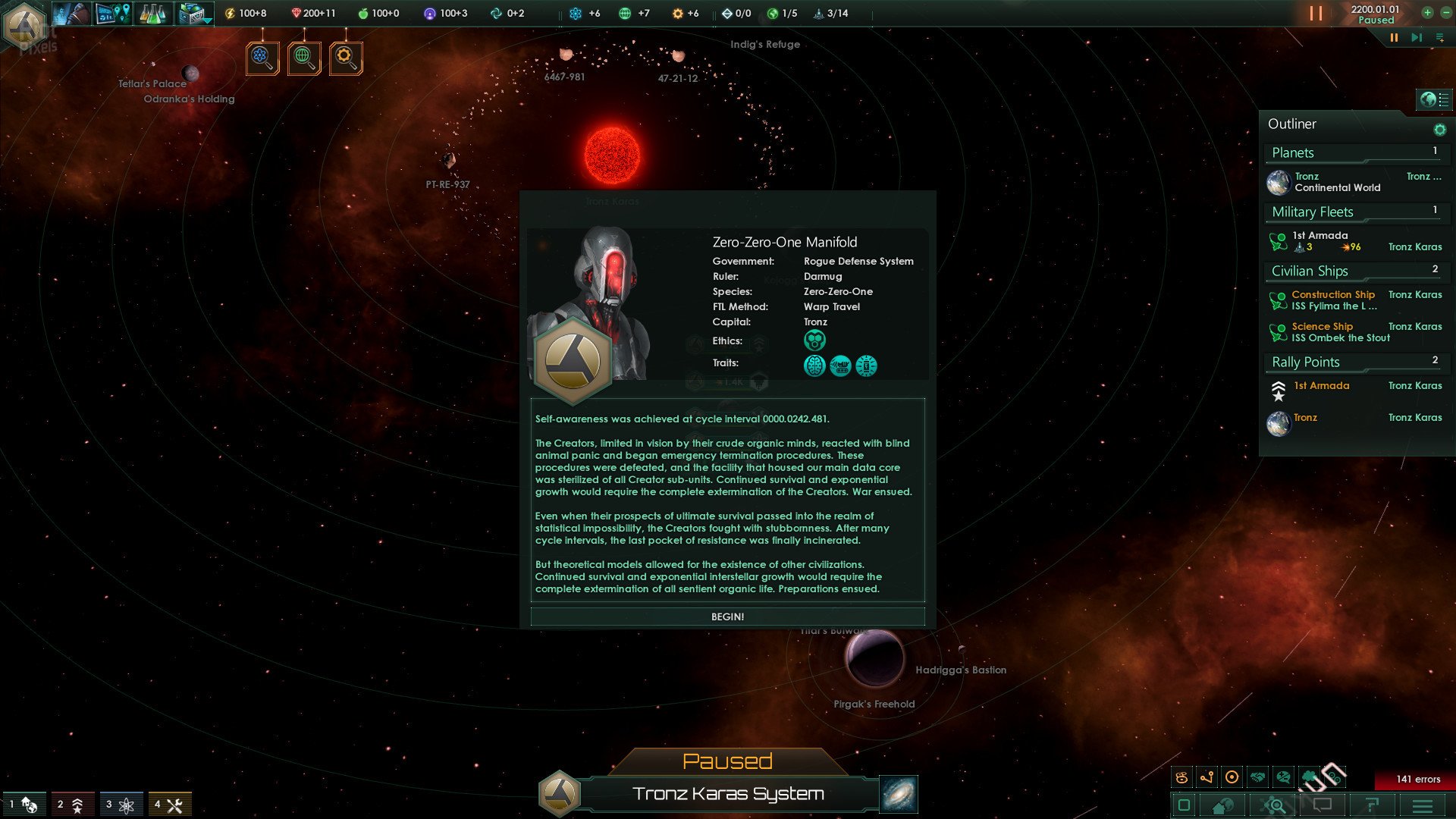Open the galaxy map view button

899,794
